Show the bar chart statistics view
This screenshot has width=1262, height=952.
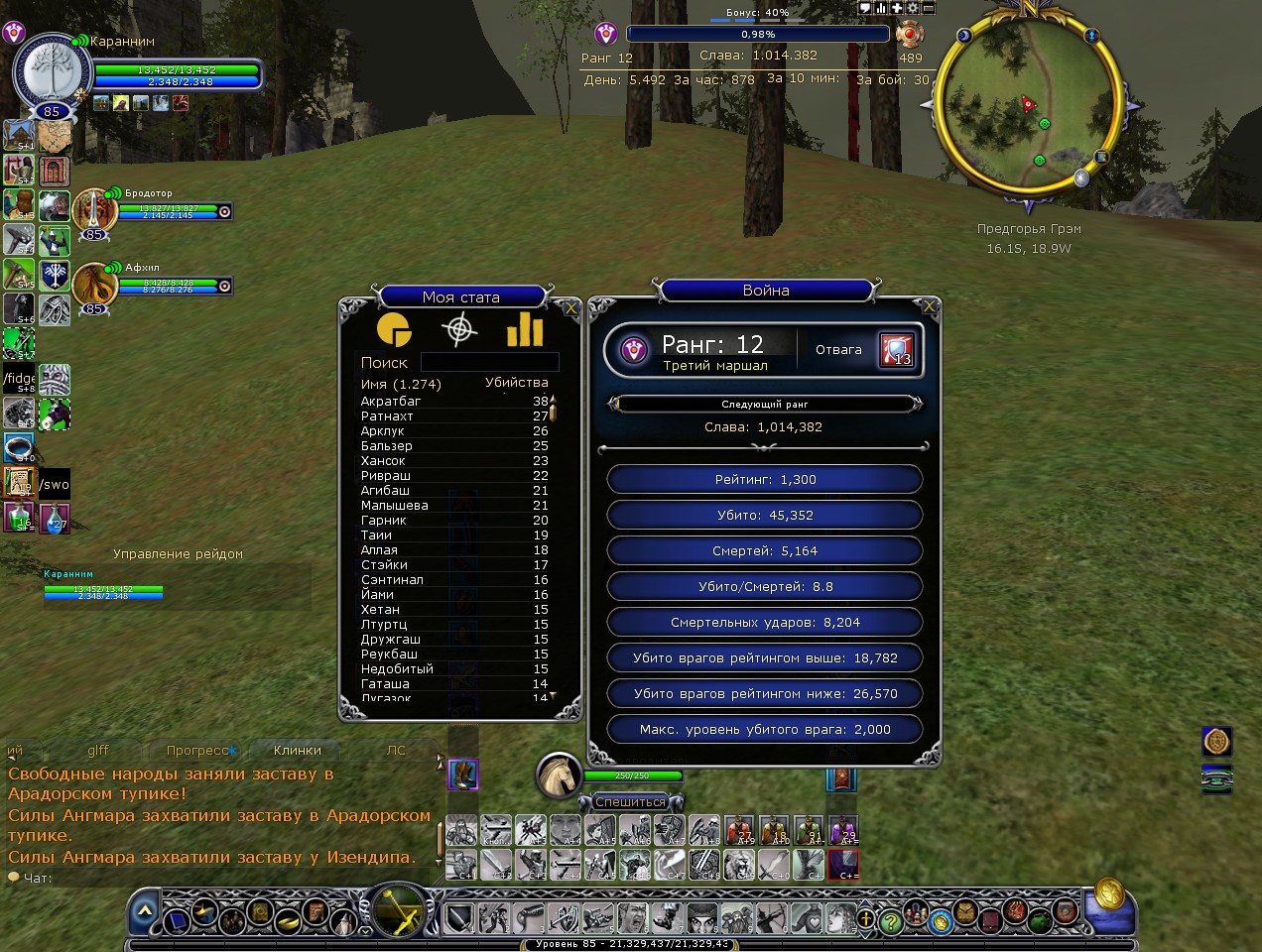pyautogui.click(x=525, y=330)
